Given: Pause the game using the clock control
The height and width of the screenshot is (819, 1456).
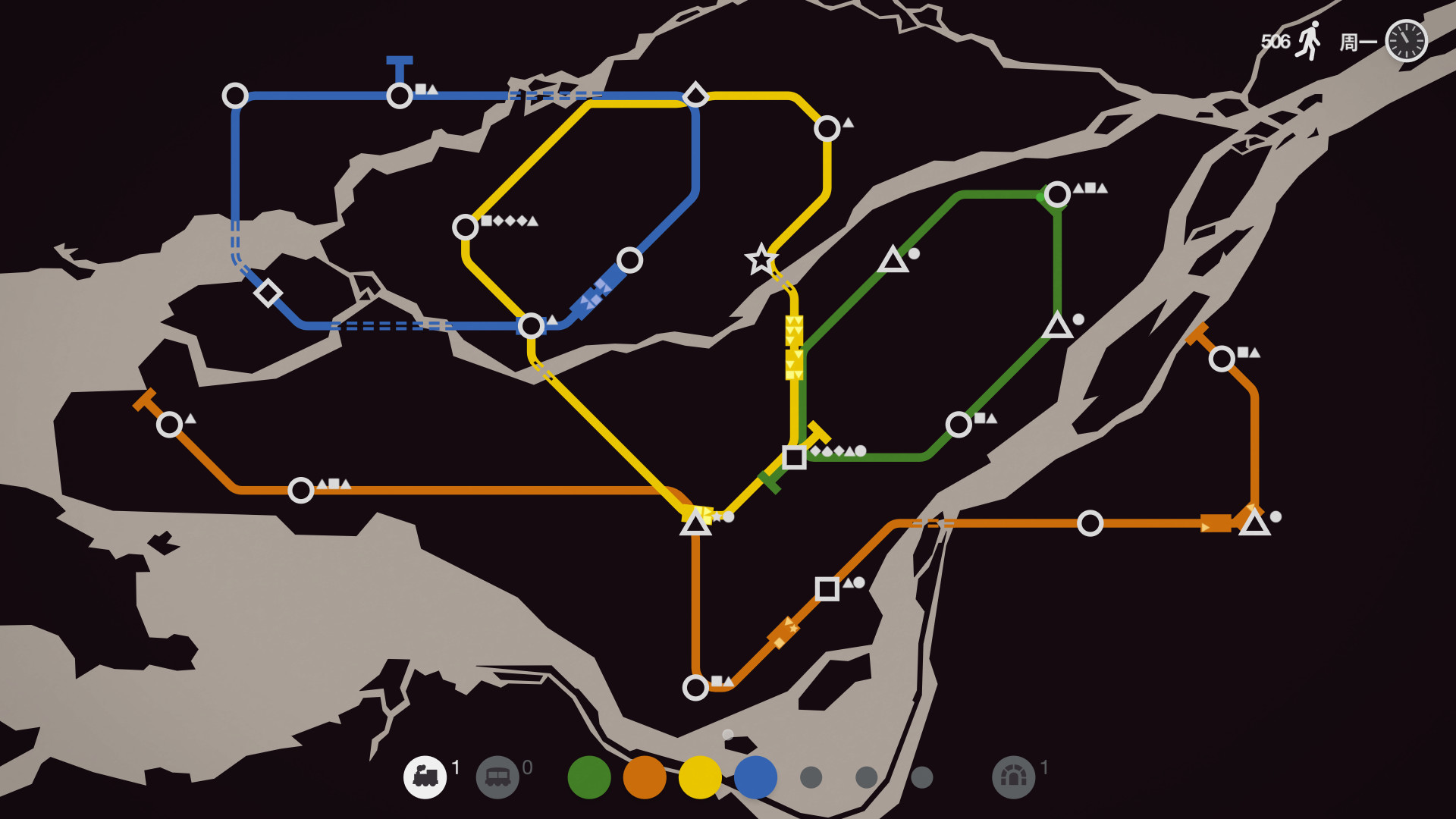Looking at the screenshot, I should pyautogui.click(x=1406, y=42).
